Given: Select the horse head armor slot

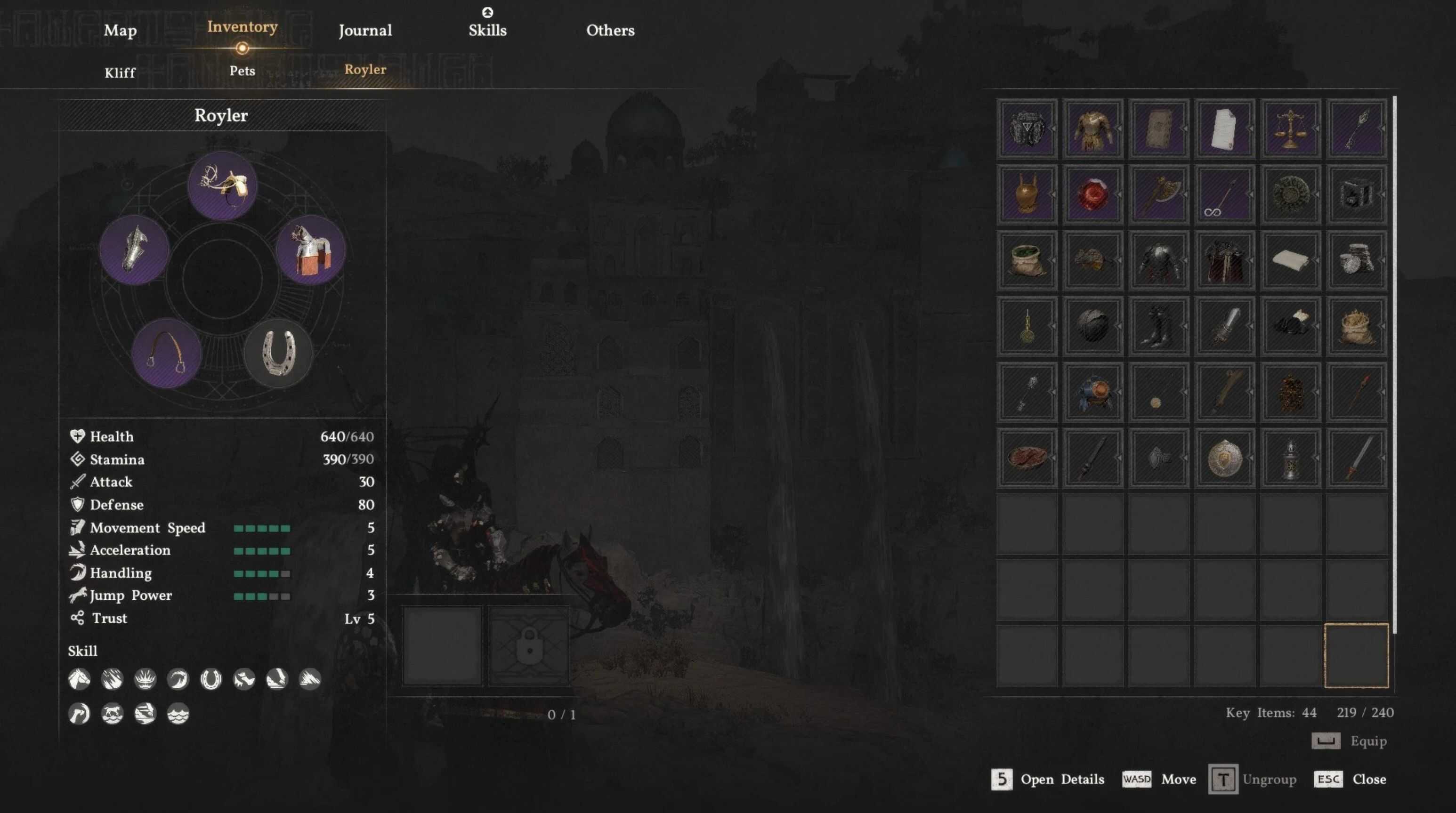Looking at the screenshot, I should coord(134,250).
